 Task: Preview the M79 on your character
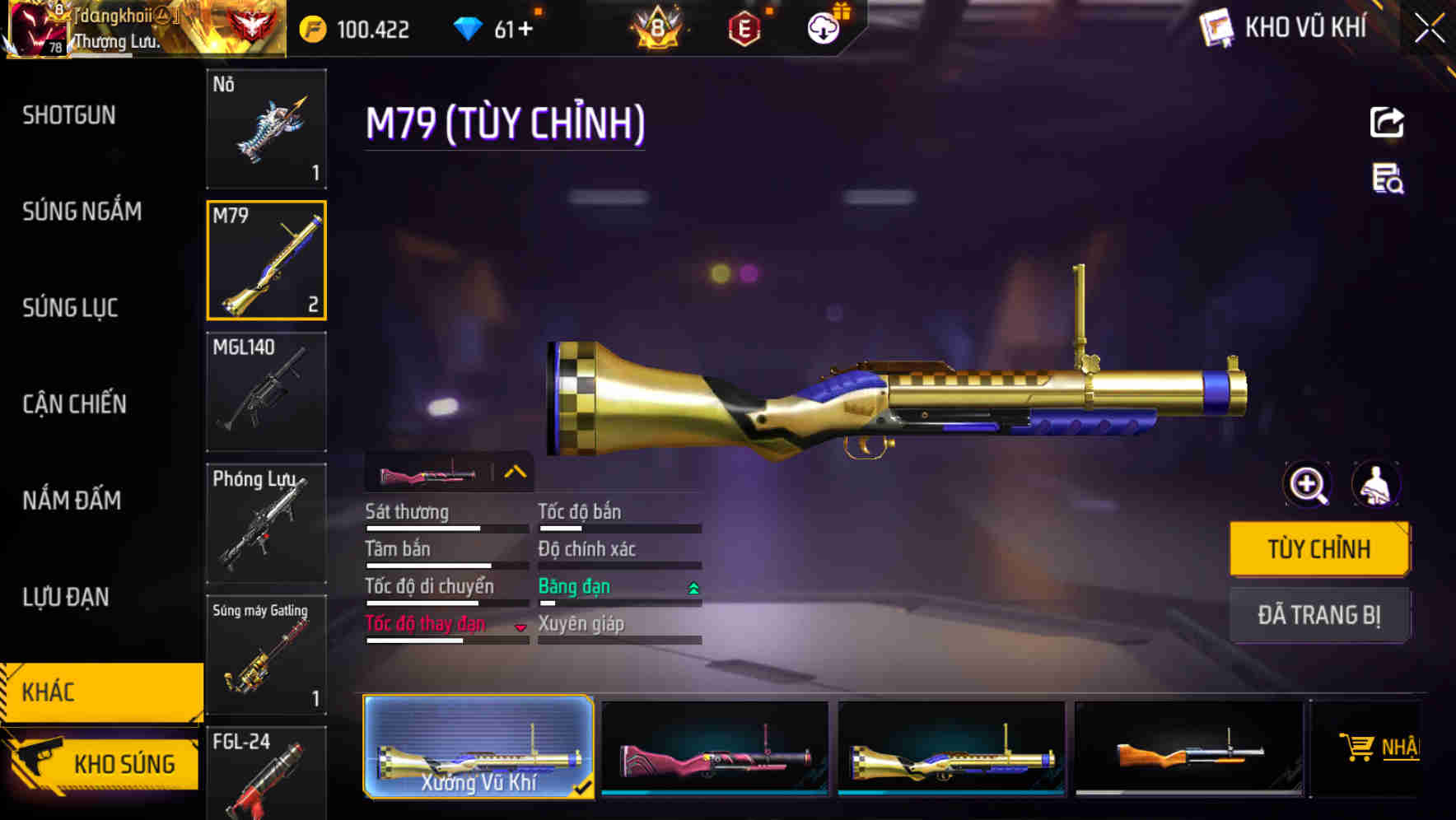(1377, 484)
